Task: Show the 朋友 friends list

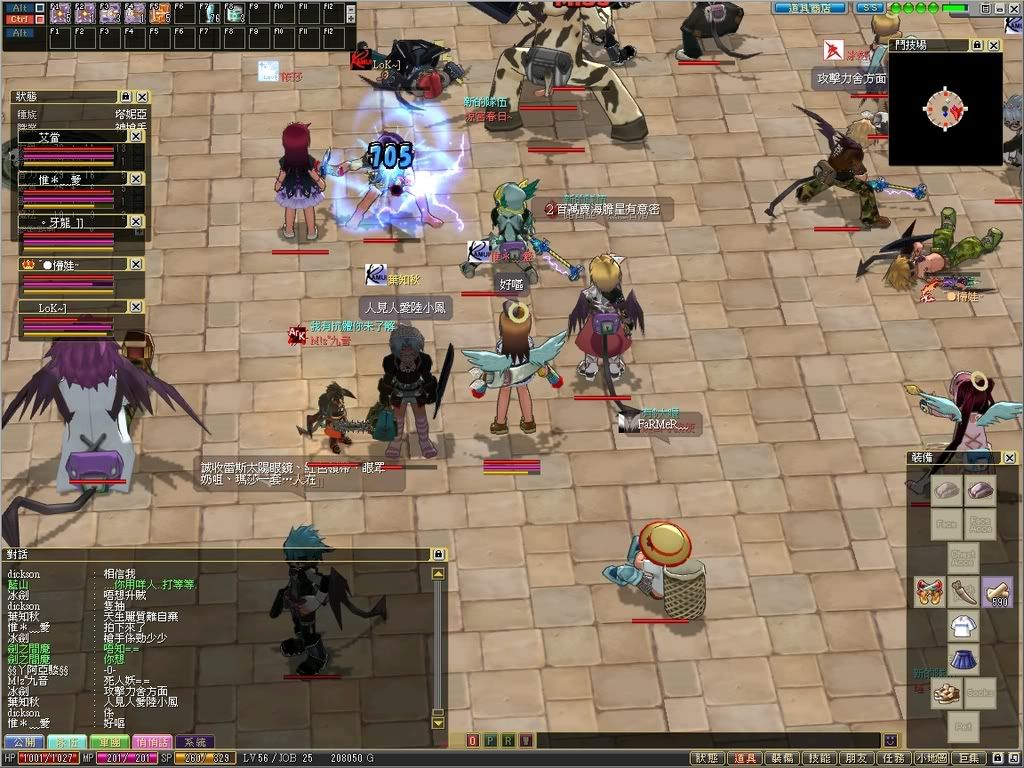Action: click(856, 759)
